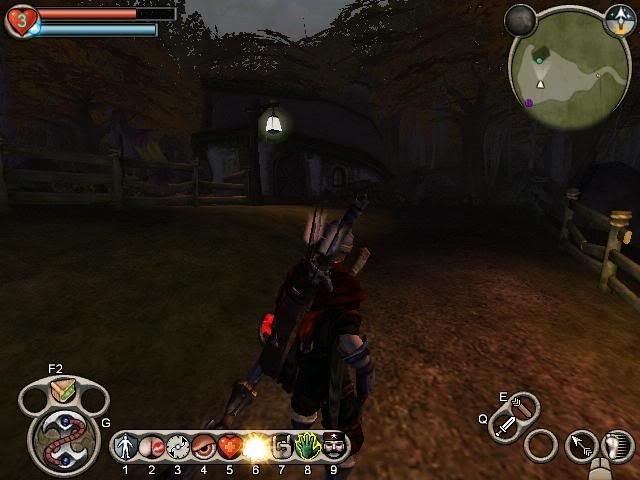The width and height of the screenshot is (640, 480).
Task: Activate the green glowing hand spell
Action: coord(308,446)
